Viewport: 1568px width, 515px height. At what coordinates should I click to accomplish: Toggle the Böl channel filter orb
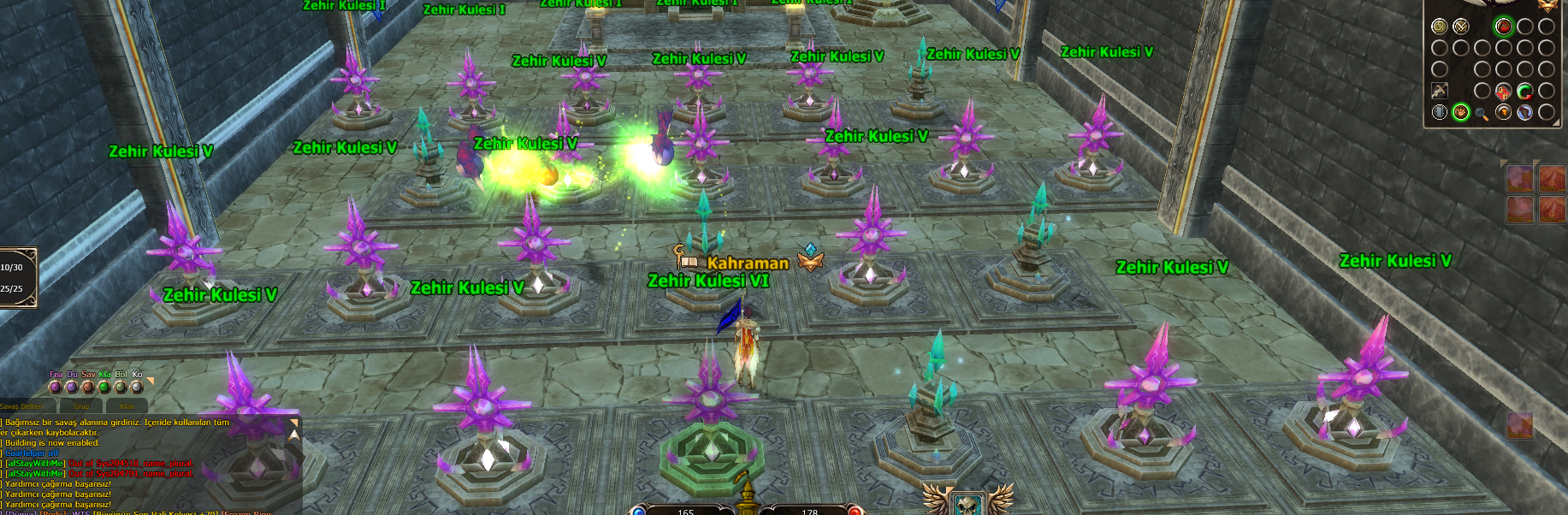pos(121,387)
